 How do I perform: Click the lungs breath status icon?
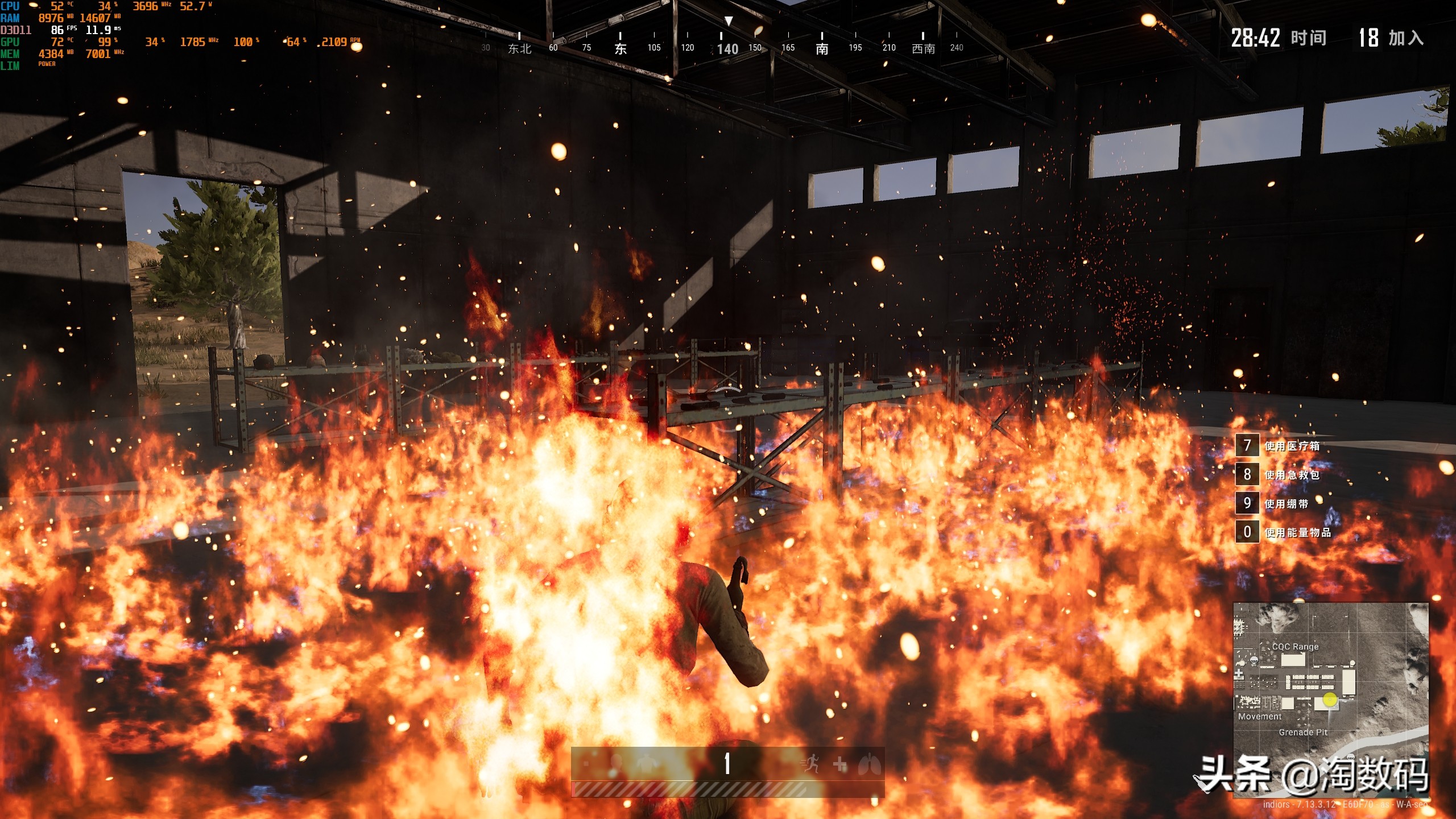tap(870, 764)
